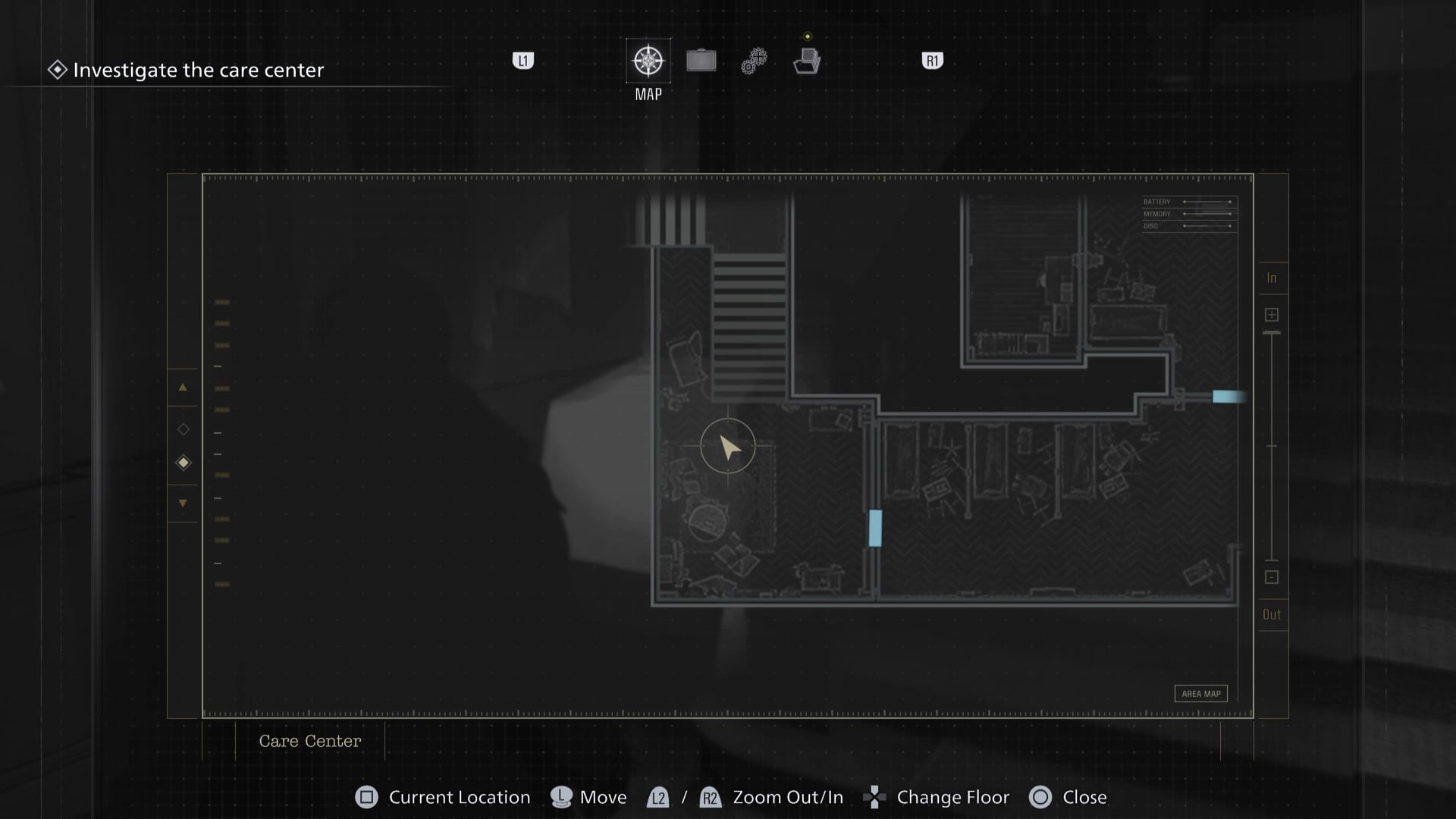Open the files documents tab
This screenshot has height=819, width=1456.
[x=807, y=61]
